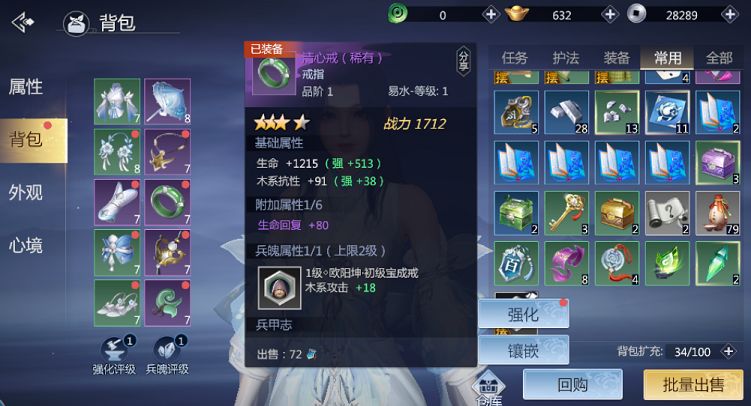Open the 回购 buyback menu
The image size is (751, 406).
coord(572,384)
